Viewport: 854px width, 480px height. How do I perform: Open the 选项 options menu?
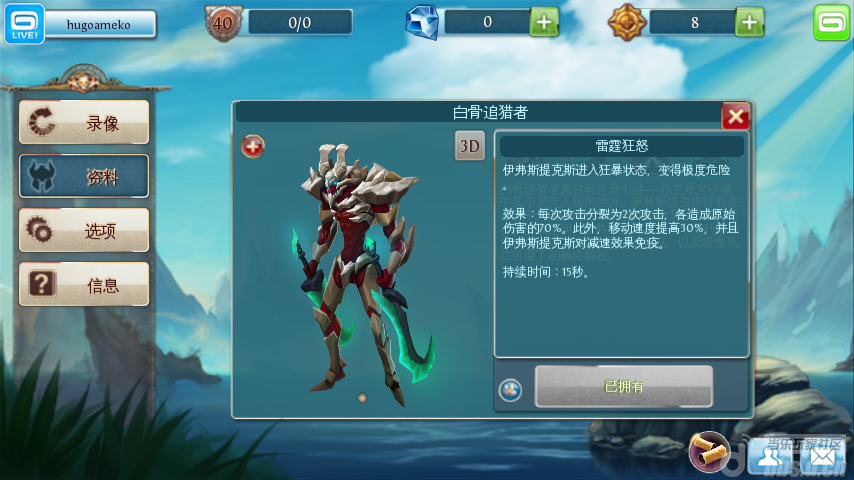84,230
